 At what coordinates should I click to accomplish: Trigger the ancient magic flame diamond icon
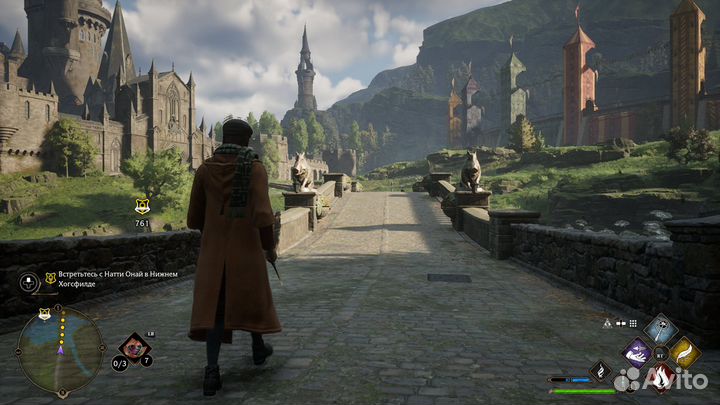pyautogui.click(x=599, y=371)
